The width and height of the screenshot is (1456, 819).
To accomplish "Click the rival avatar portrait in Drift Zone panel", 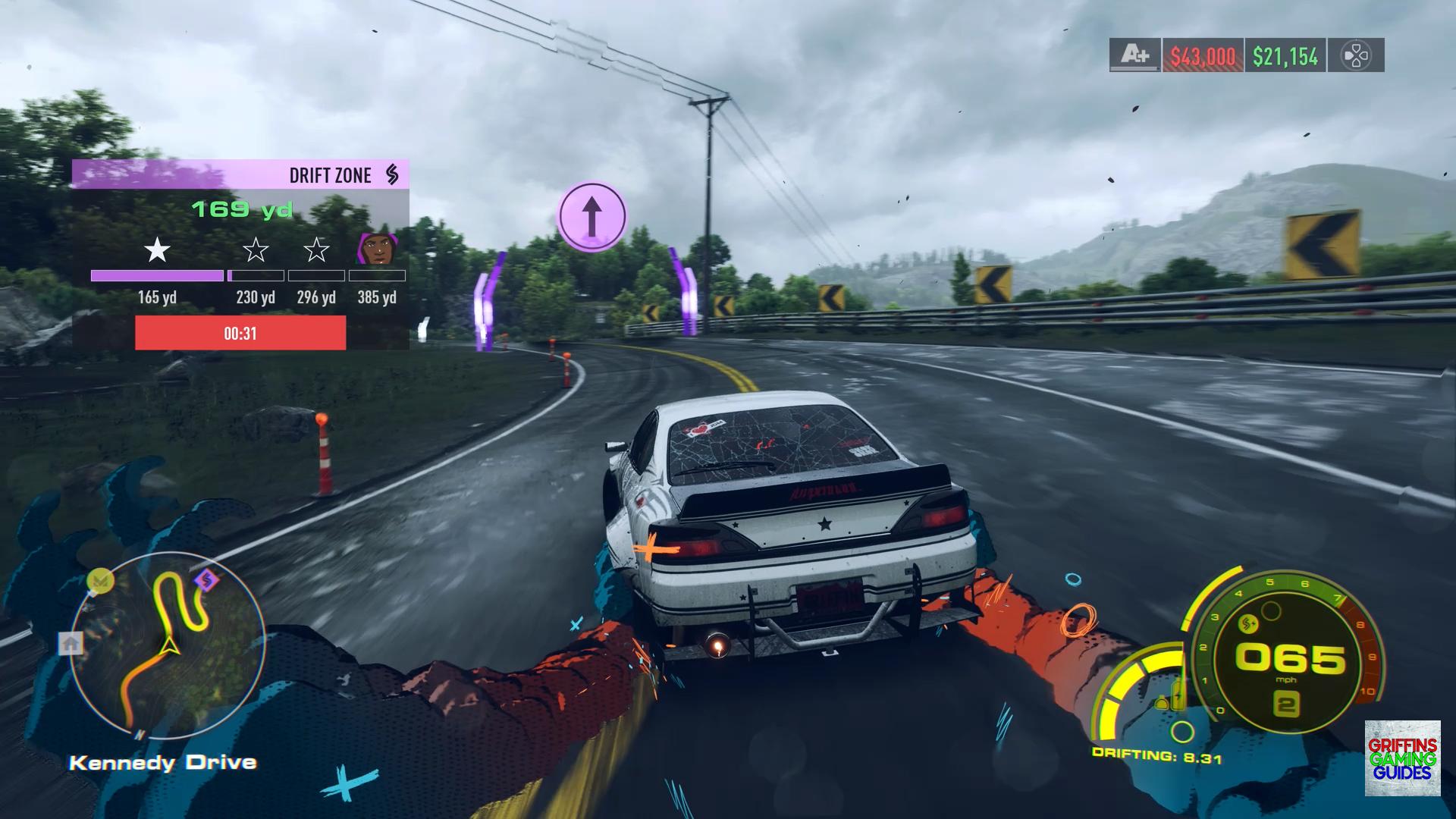I will click(x=376, y=248).
